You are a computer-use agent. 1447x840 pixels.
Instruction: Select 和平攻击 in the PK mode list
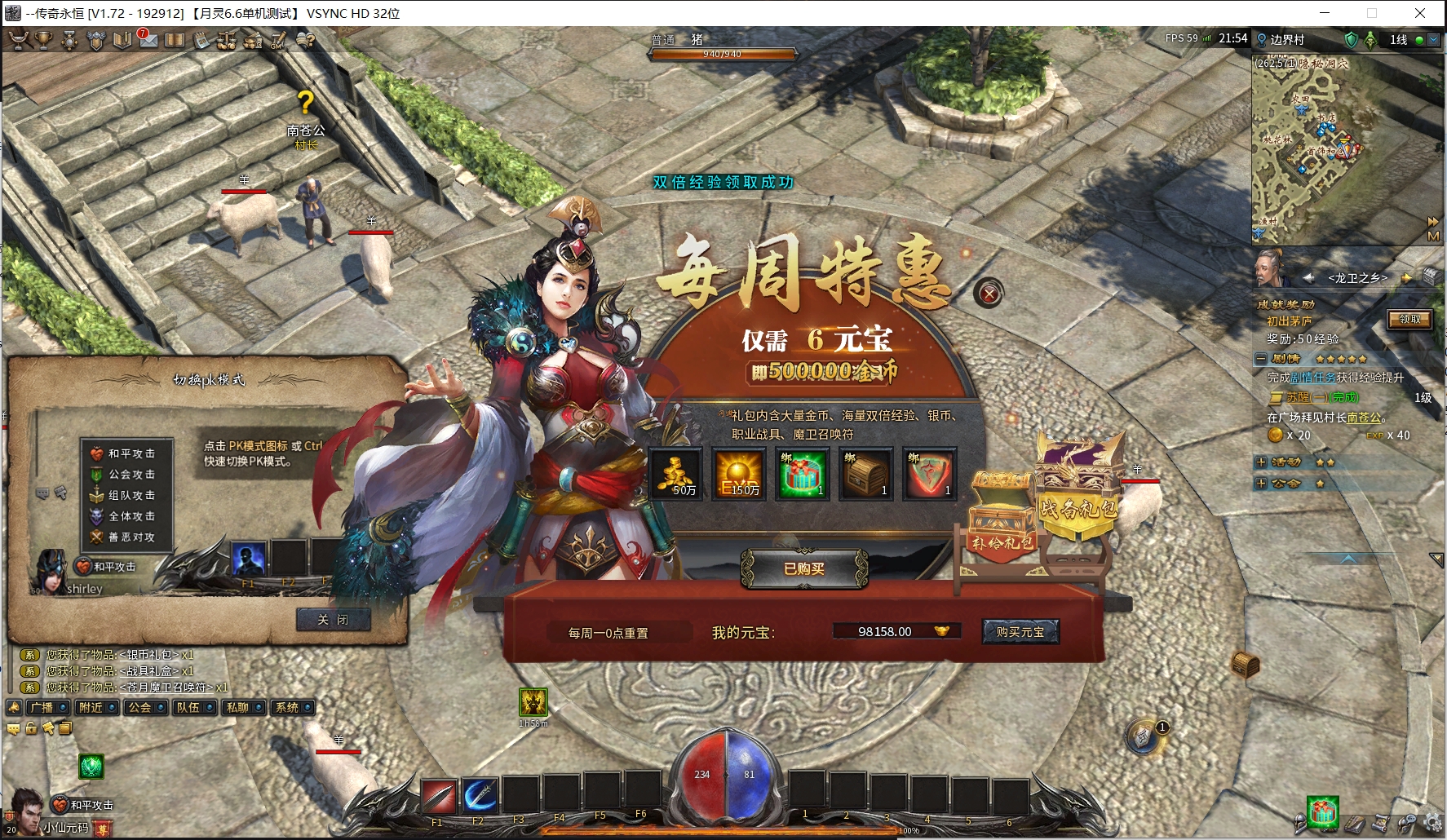[x=131, y=453]
